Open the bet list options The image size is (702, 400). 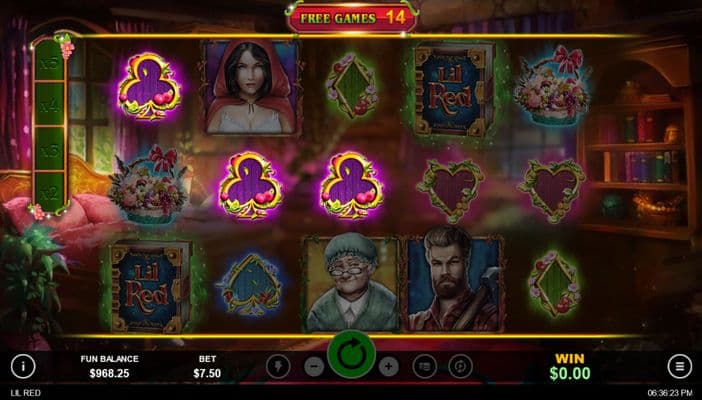[x=425, y=366]
